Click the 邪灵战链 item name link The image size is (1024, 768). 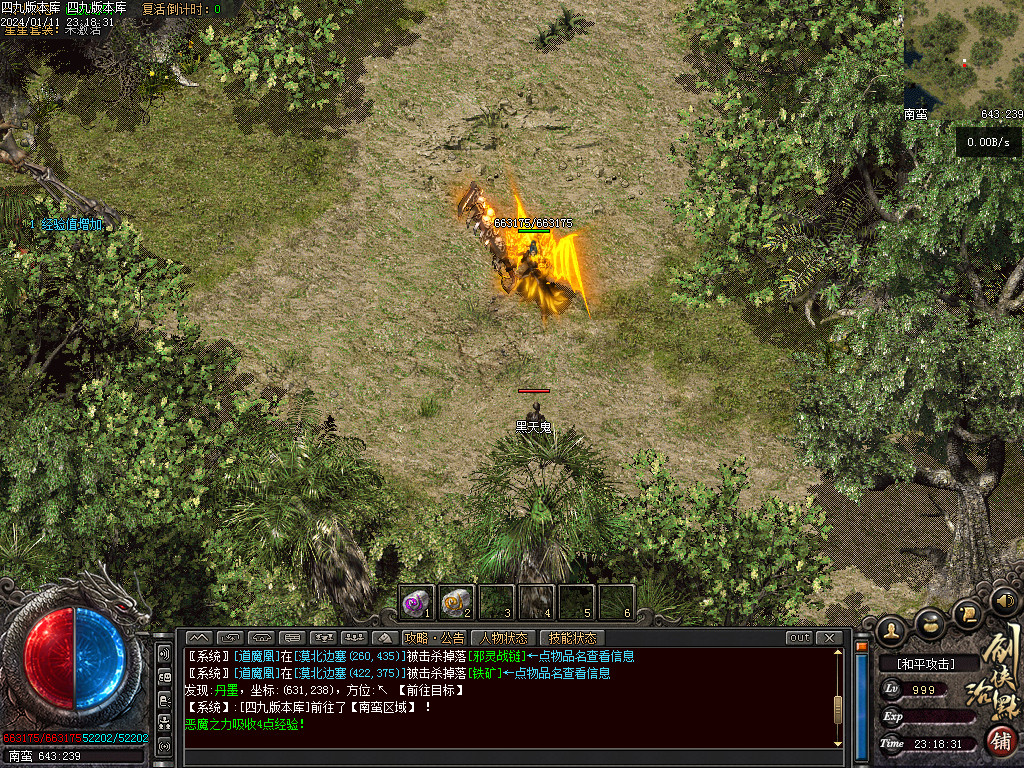point(497,657)
